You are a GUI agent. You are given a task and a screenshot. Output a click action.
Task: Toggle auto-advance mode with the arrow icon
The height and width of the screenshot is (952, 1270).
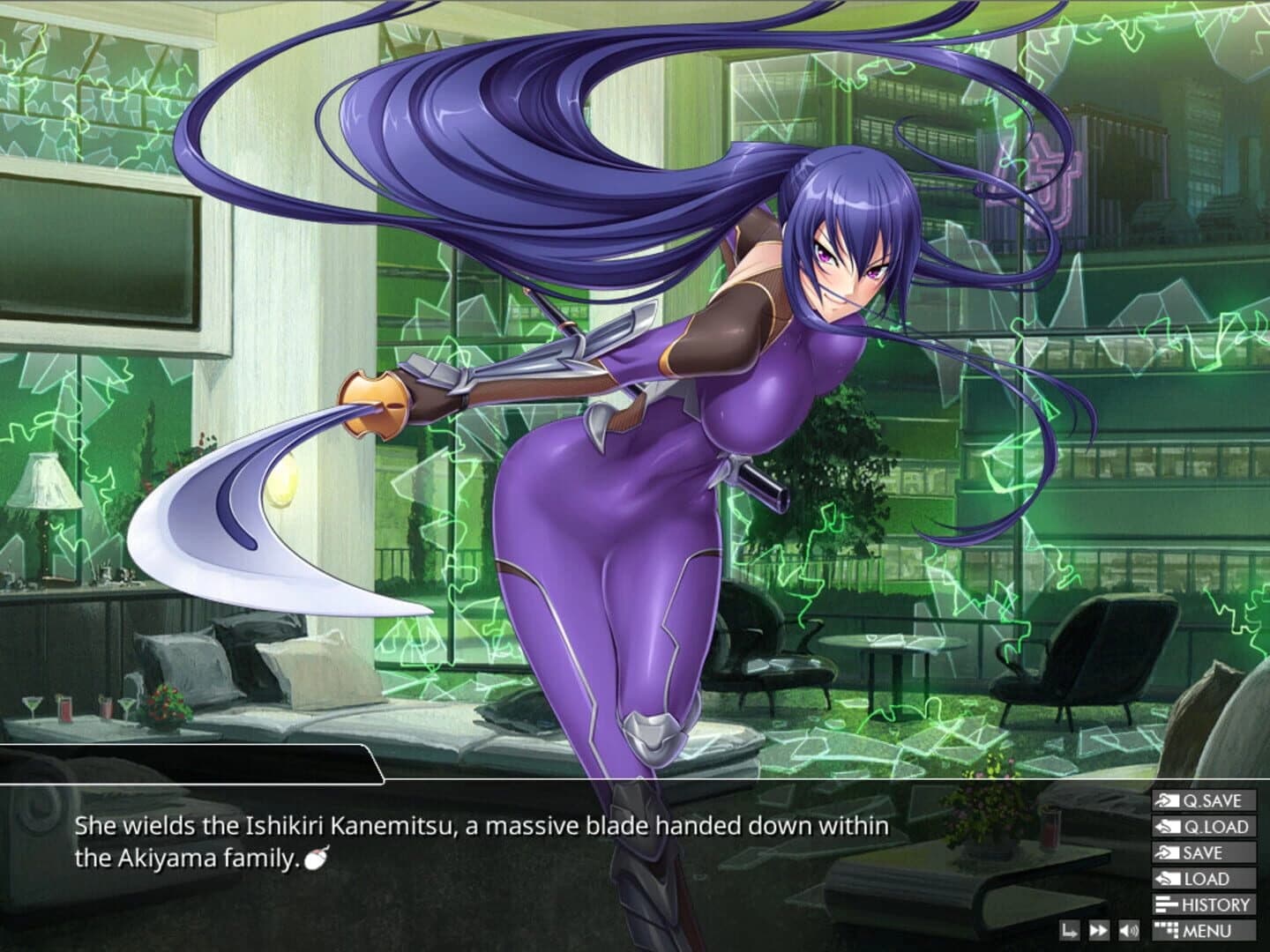click(x=1070, y=930)
